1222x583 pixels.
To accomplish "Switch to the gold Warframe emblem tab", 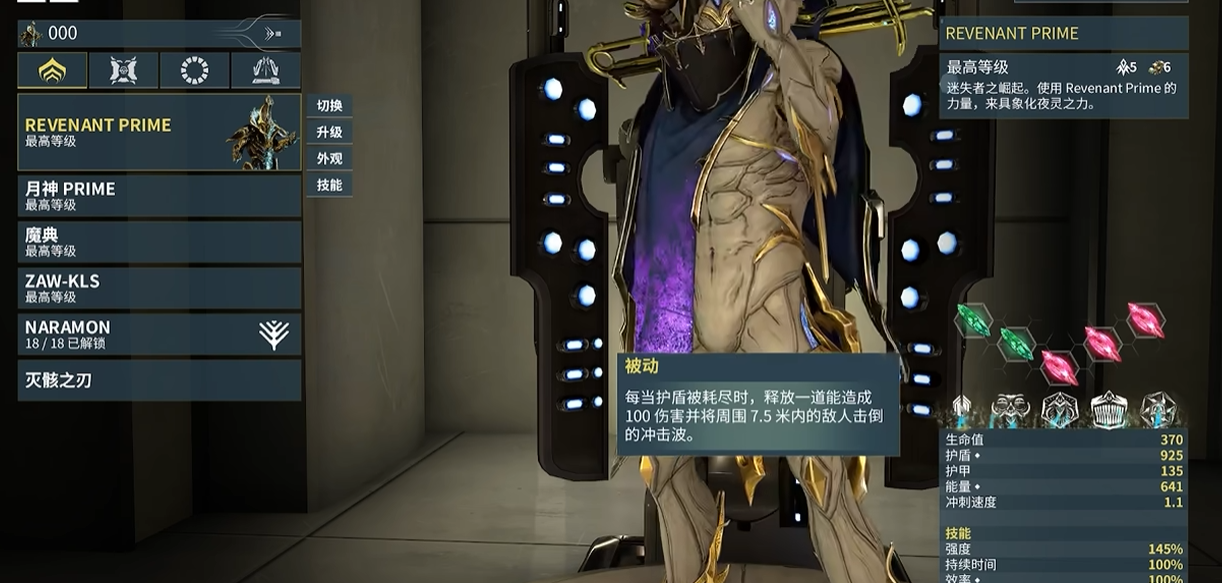I will coord(52,71).
